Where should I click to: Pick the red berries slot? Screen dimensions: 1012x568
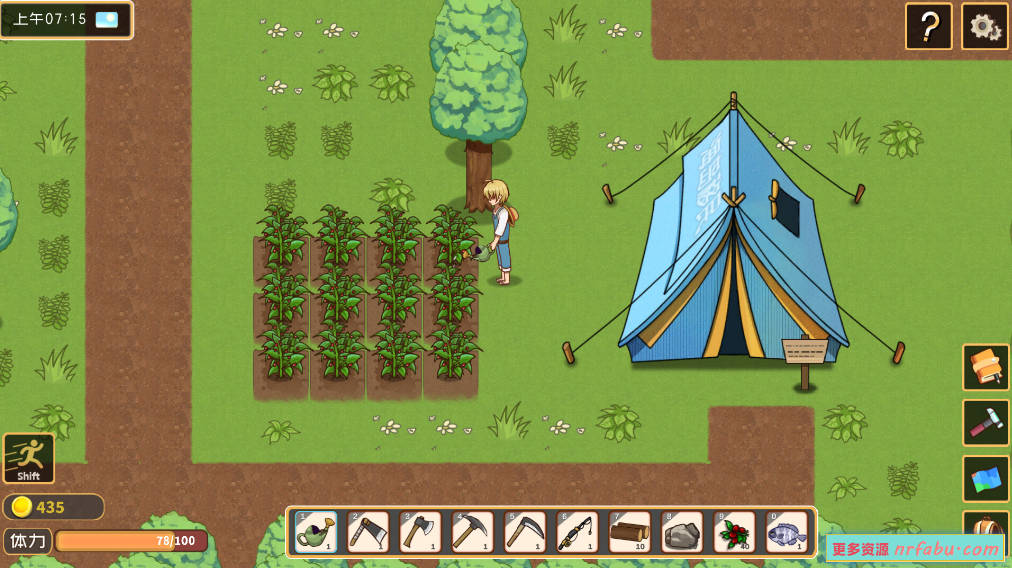[734, 531]
